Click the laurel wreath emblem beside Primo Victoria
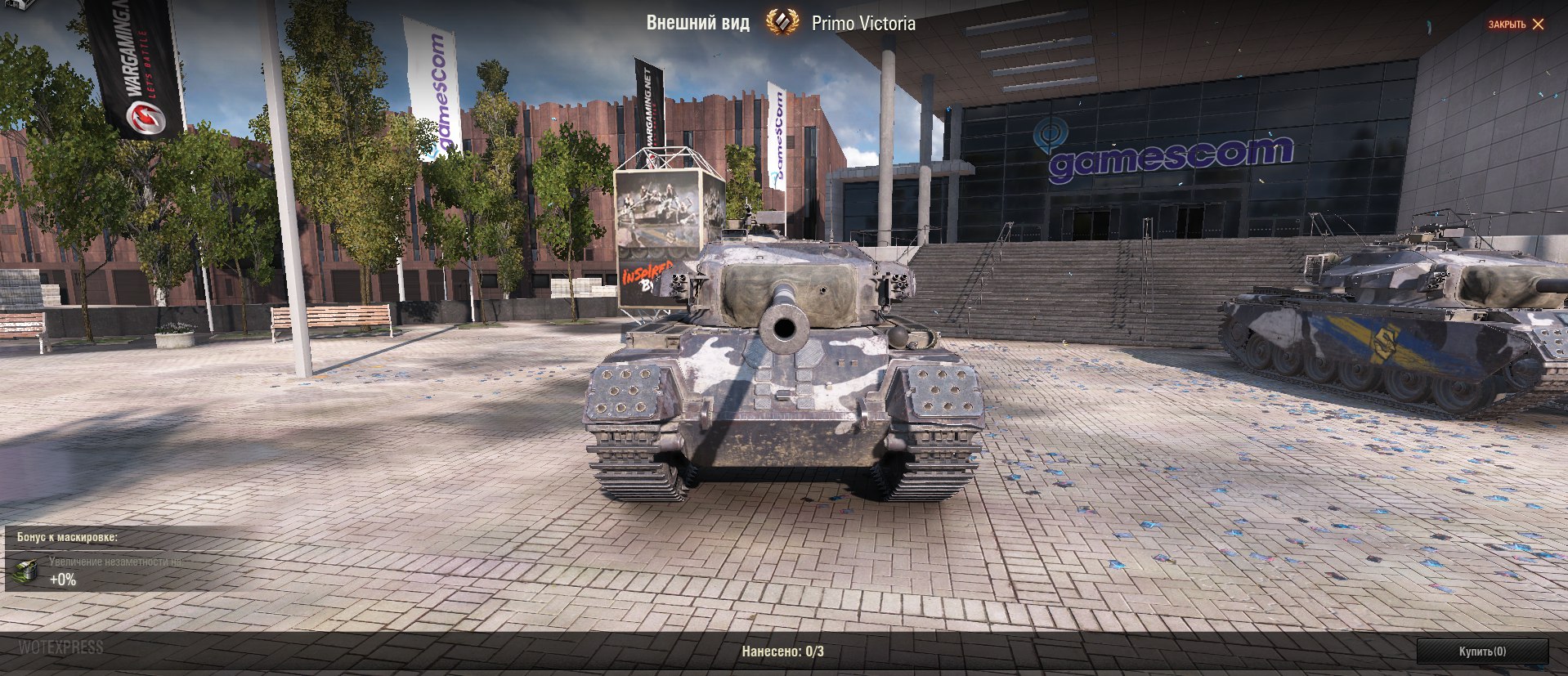Screen dimensions: 1568x676 click(782, 24)
